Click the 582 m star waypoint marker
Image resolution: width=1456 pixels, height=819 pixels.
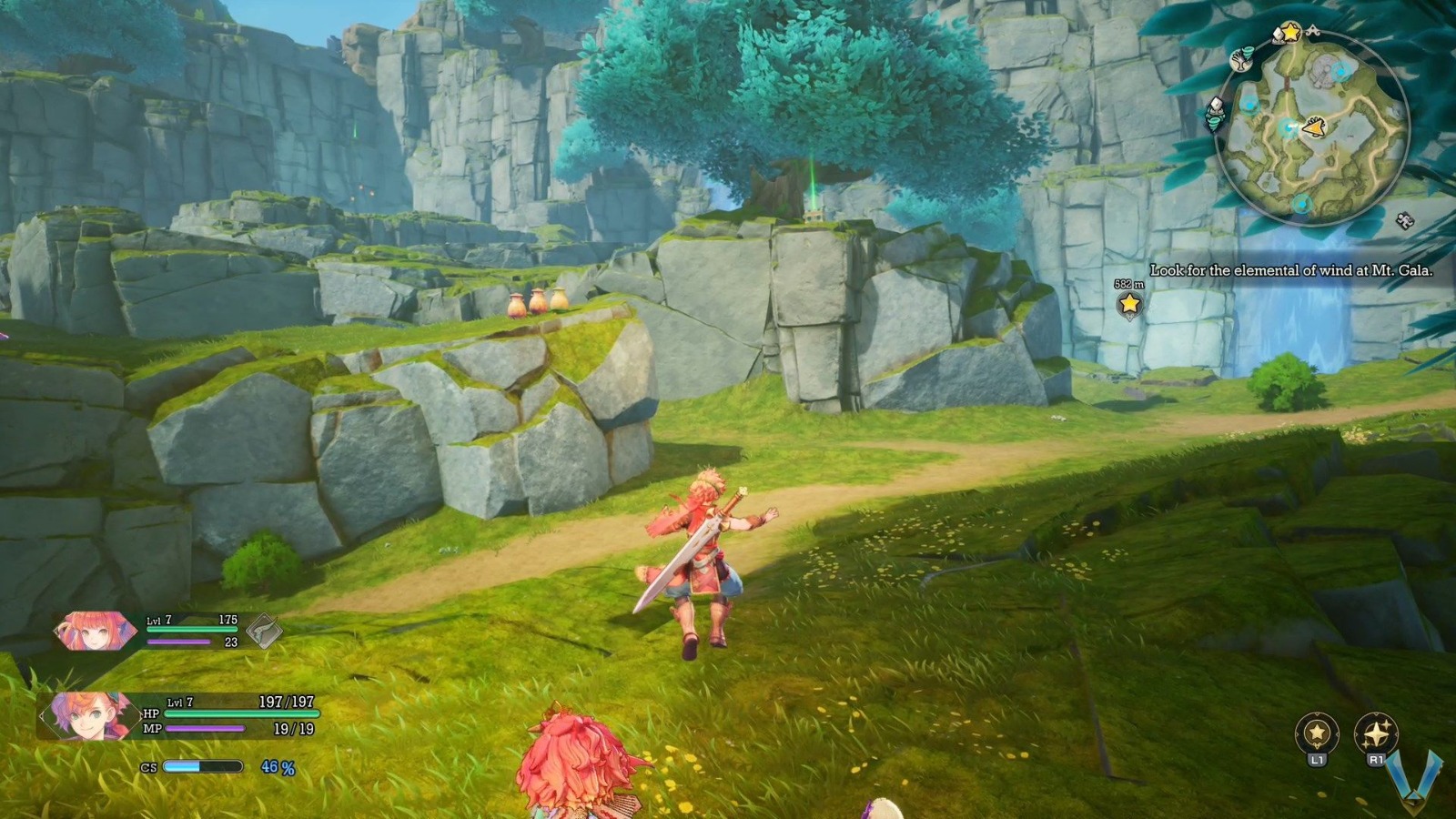[x=1128, y=306]
